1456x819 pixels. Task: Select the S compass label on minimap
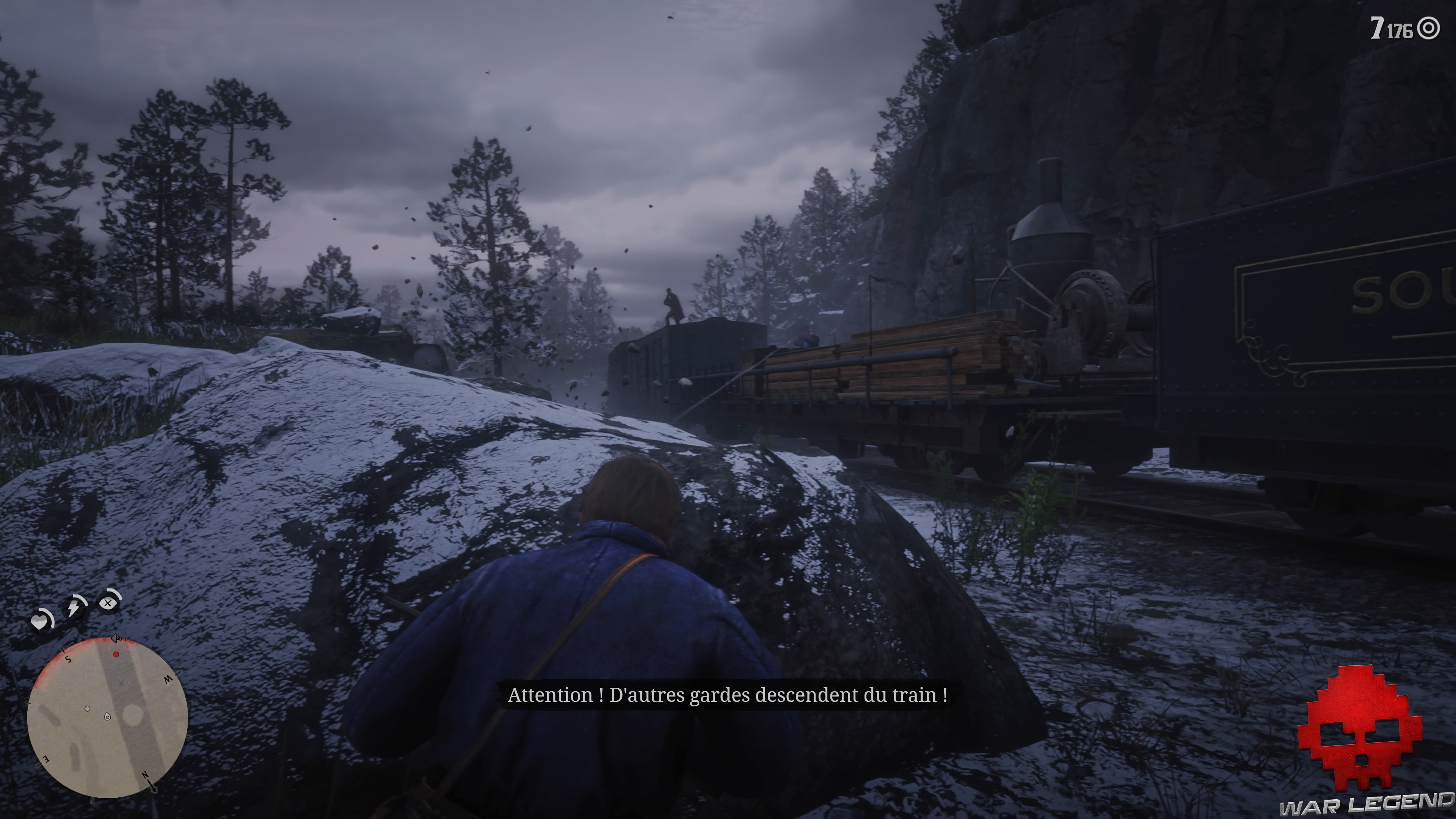(x=68, y=659)
